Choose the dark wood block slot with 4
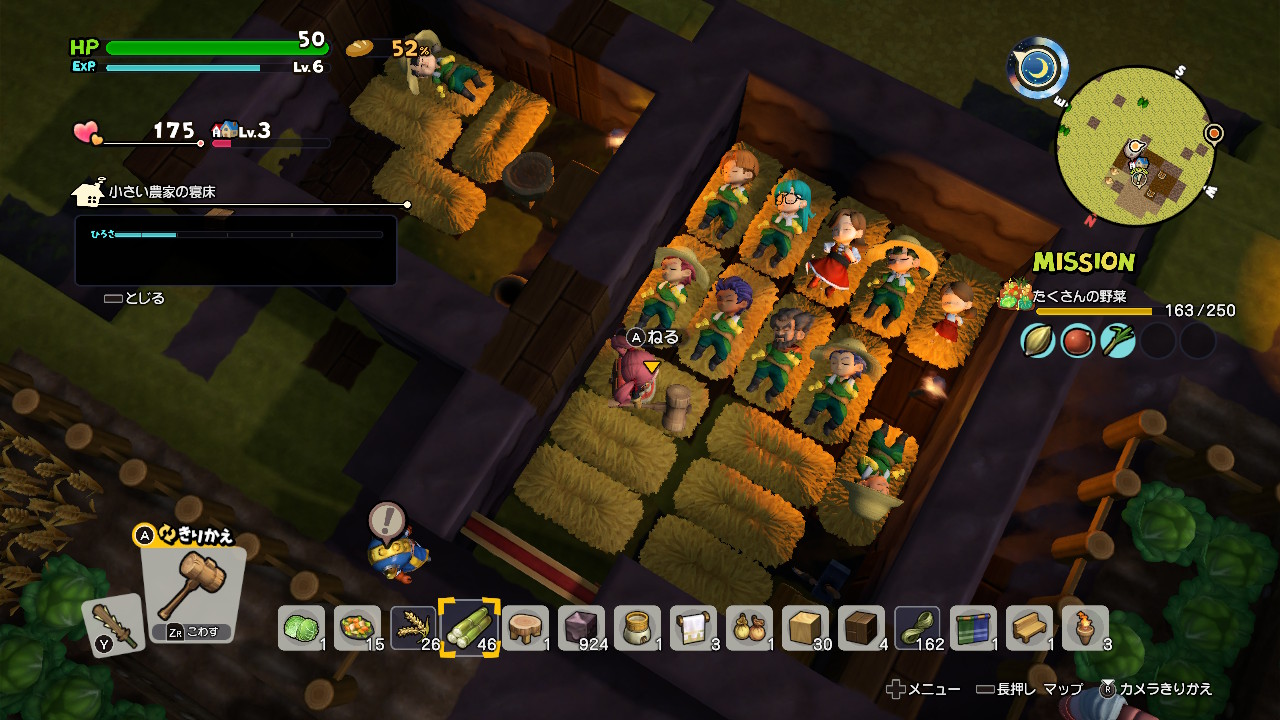This screenshot has width=1280, height=720. [x=861, y=628]
